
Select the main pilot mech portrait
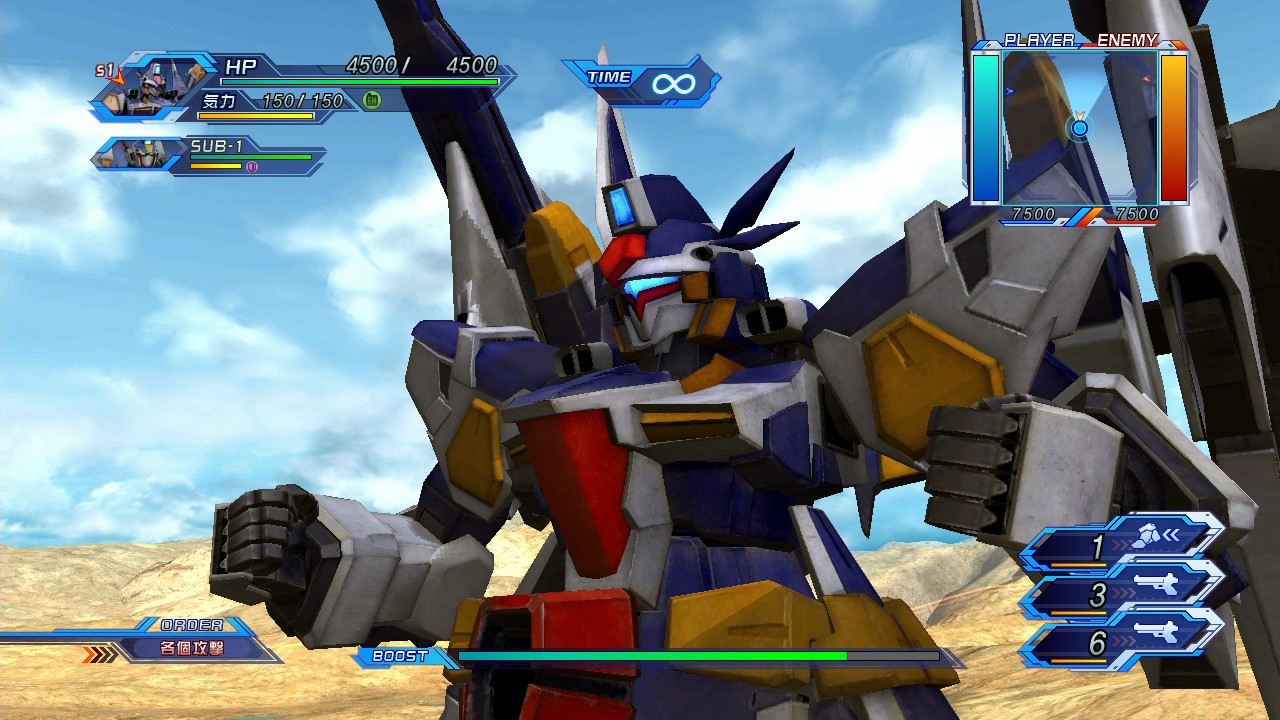point(157,84)
